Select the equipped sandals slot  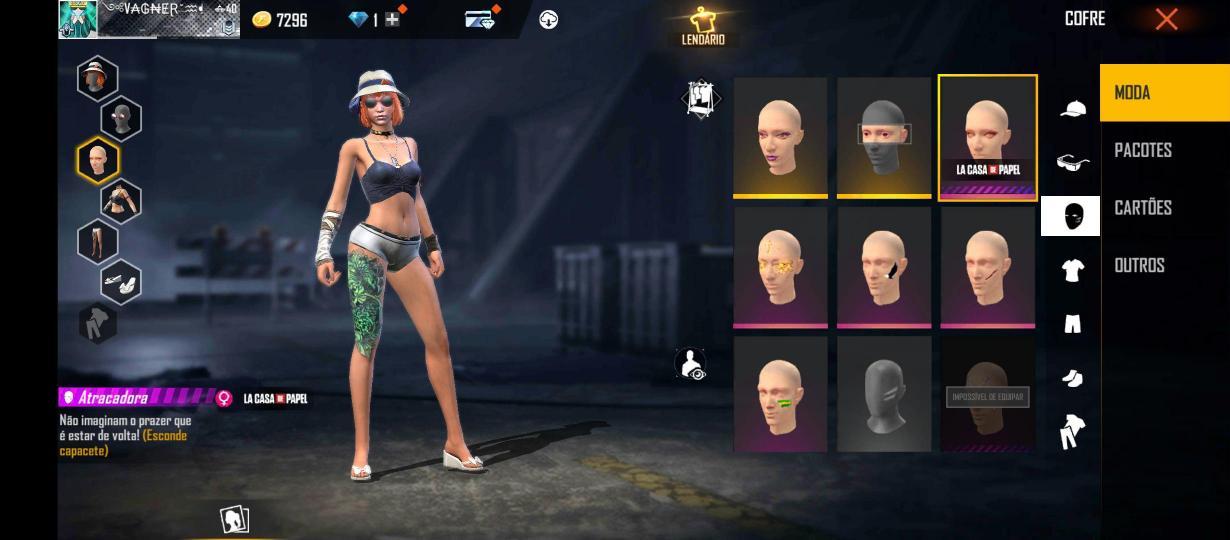coord(120,283)
